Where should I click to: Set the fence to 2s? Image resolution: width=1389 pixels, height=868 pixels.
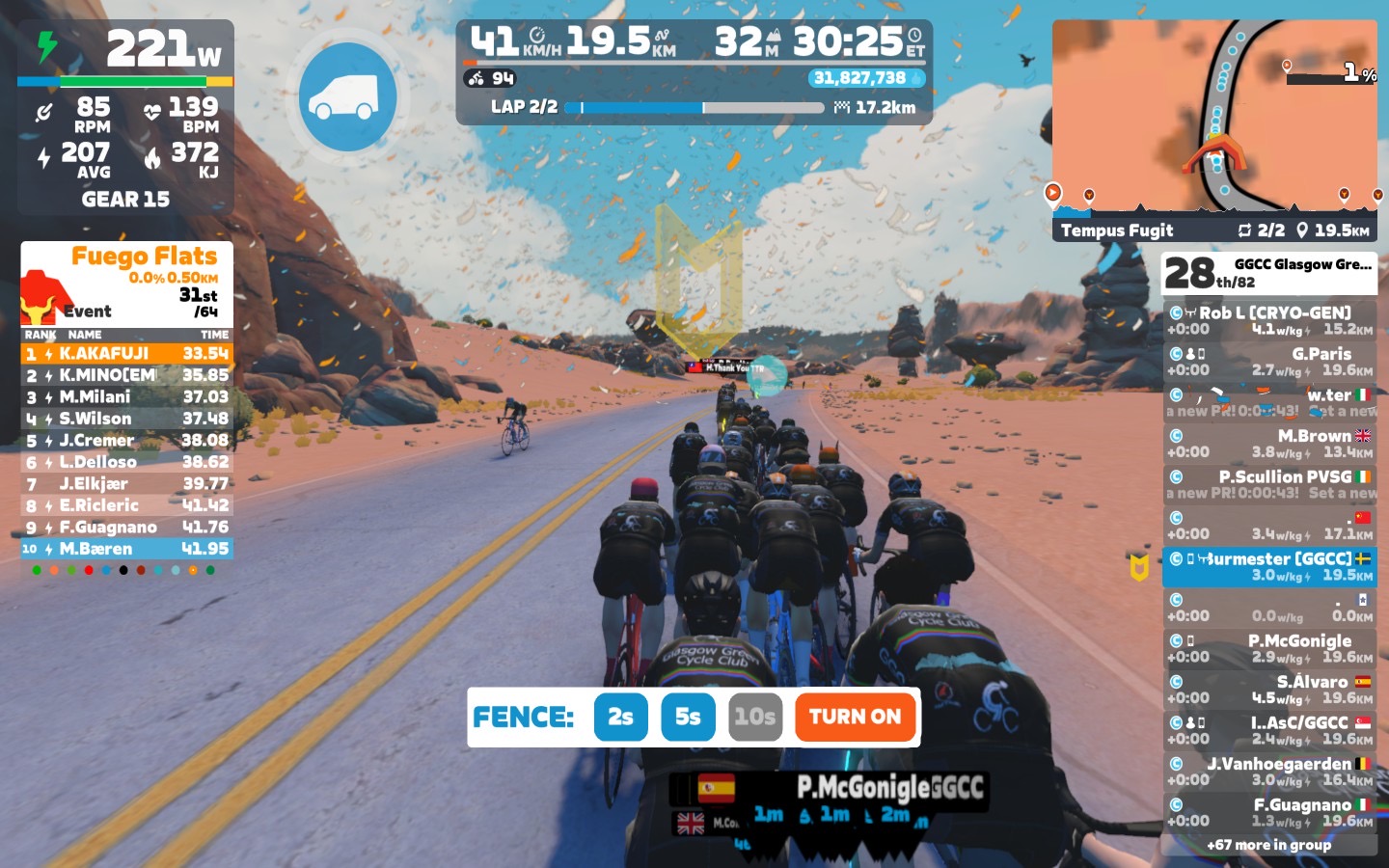[x=620, y=717]
